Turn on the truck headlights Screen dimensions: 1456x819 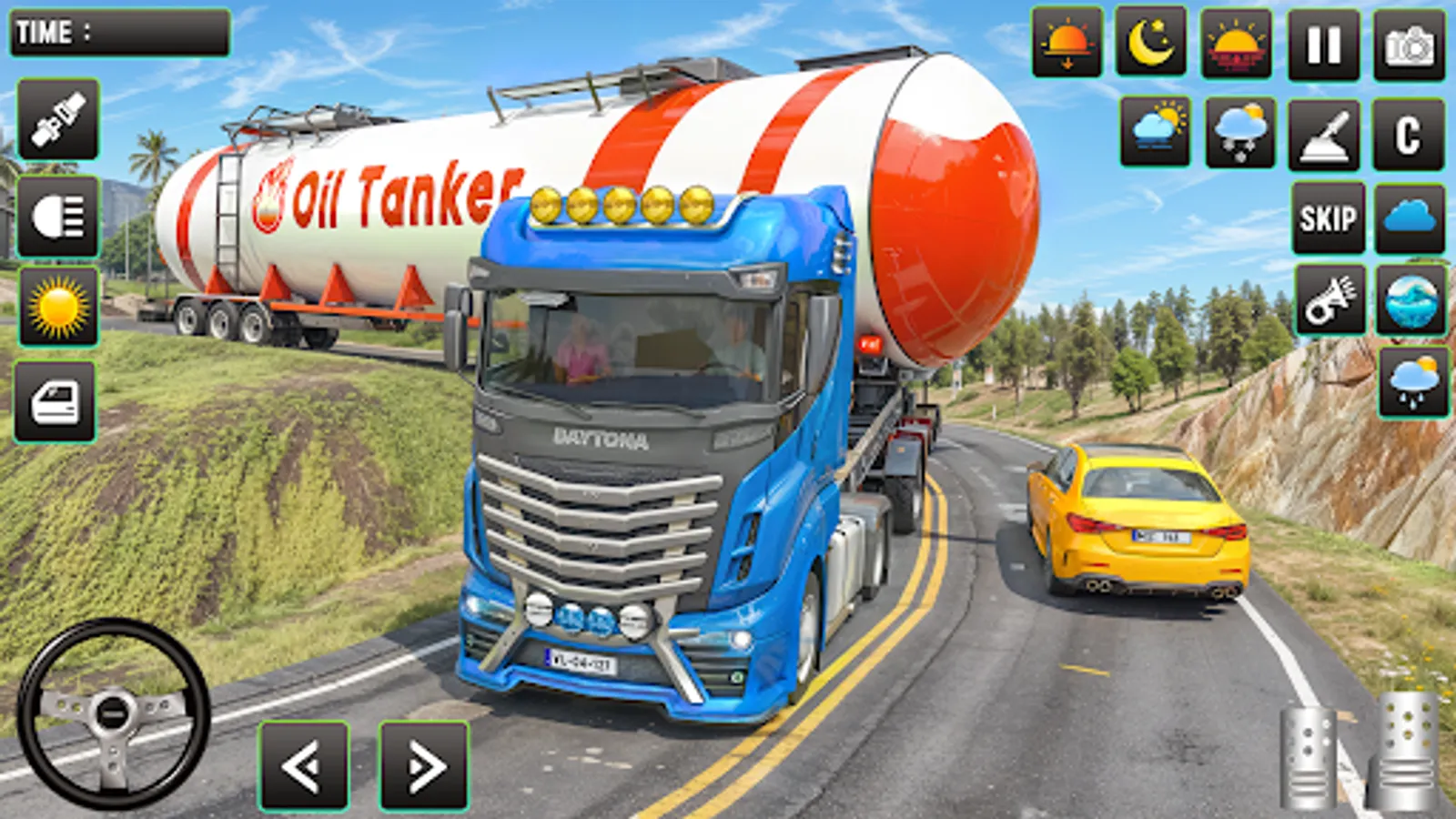pos(59,215)
